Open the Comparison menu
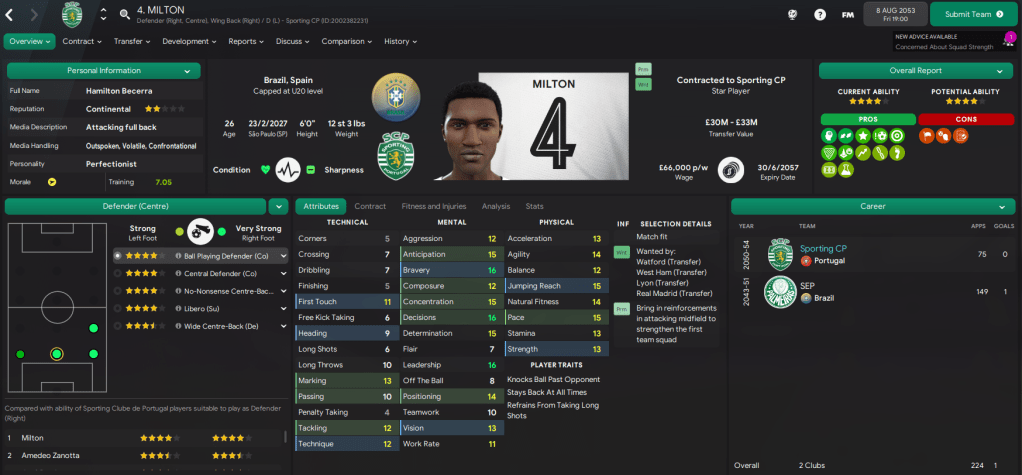The width and height of the screenshot is (1022, 475). point(346,41)
